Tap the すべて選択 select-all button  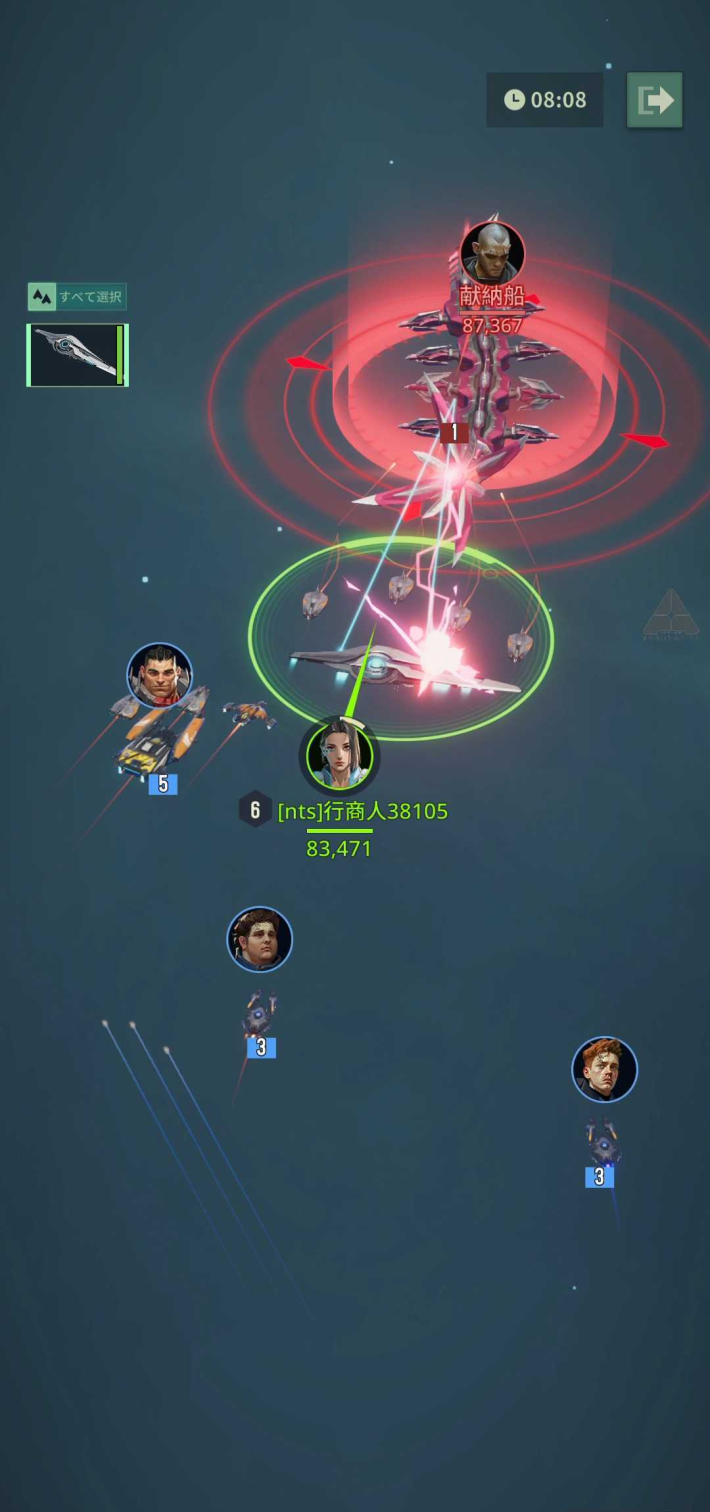pyautogui.click(x=77, y=297)
